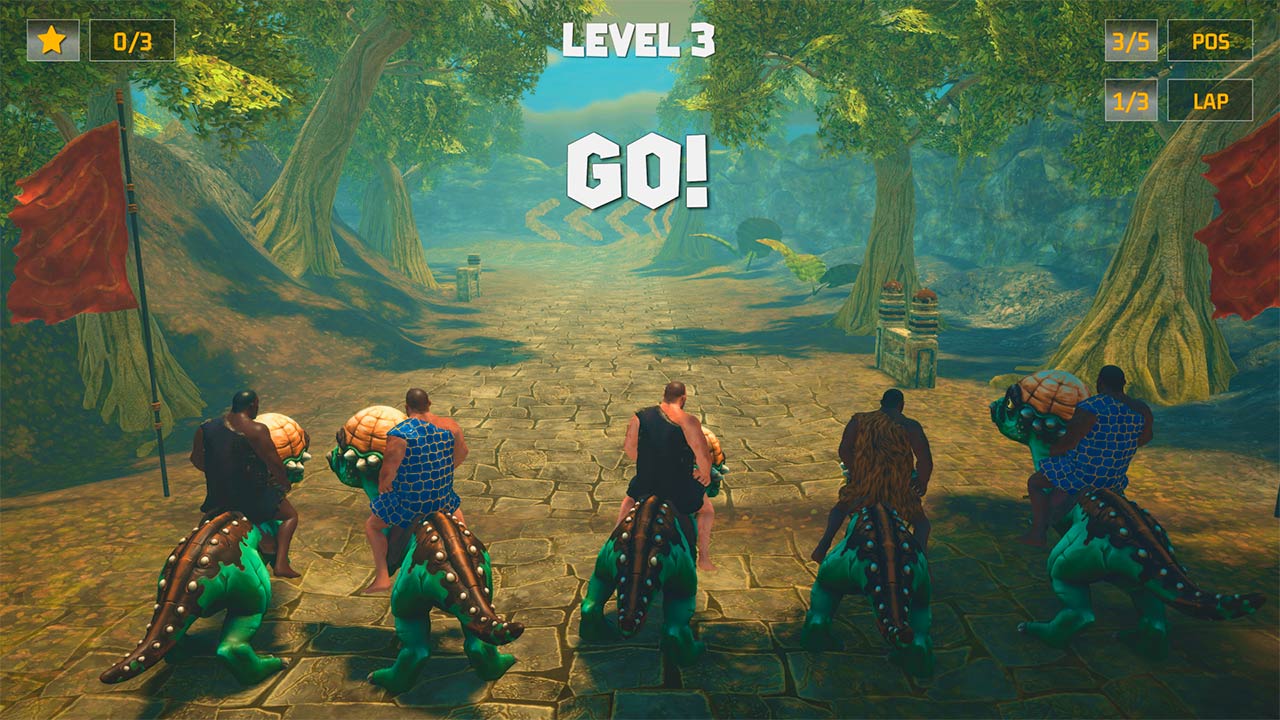Click the stone pillar beside the track
1280x720 pixels.
pos(470,285)
